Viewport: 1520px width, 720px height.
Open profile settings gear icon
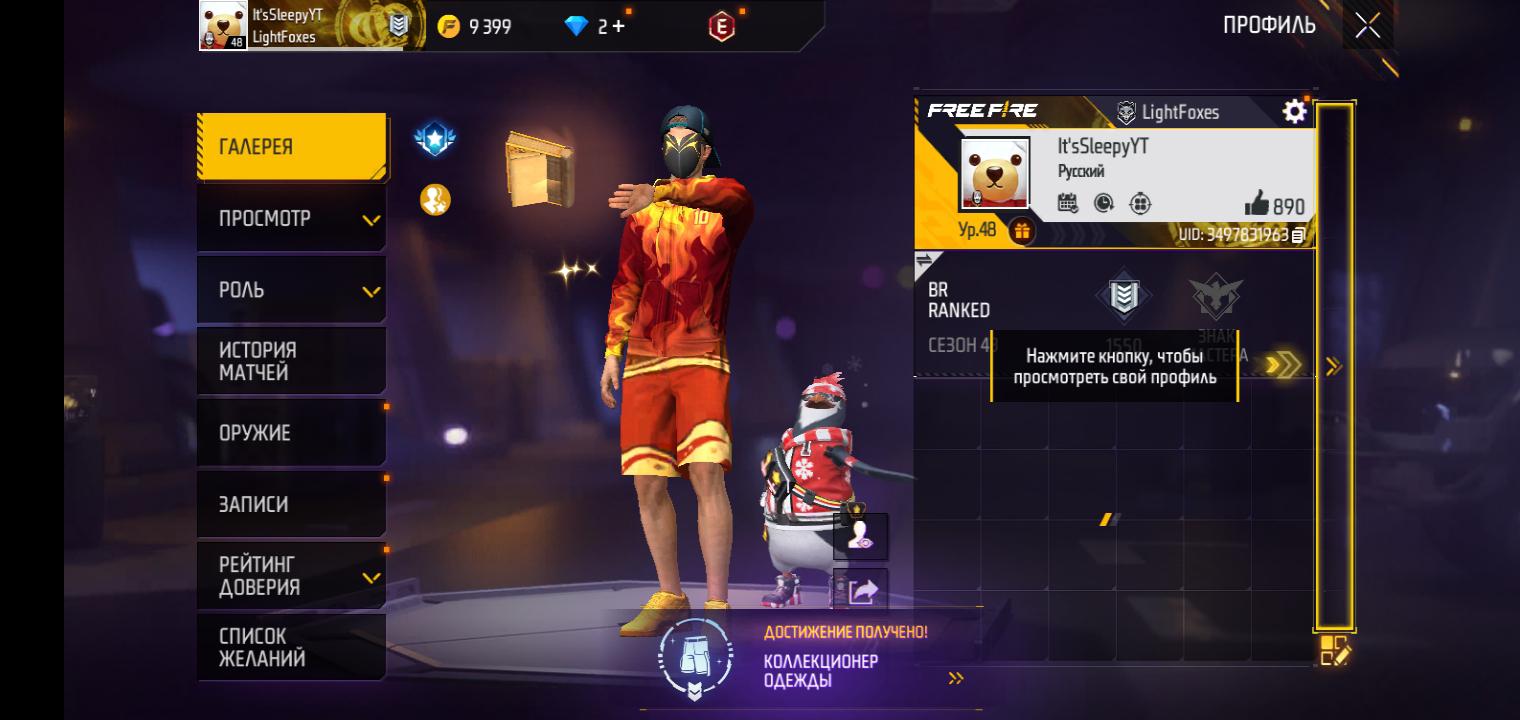(1294, 111)
